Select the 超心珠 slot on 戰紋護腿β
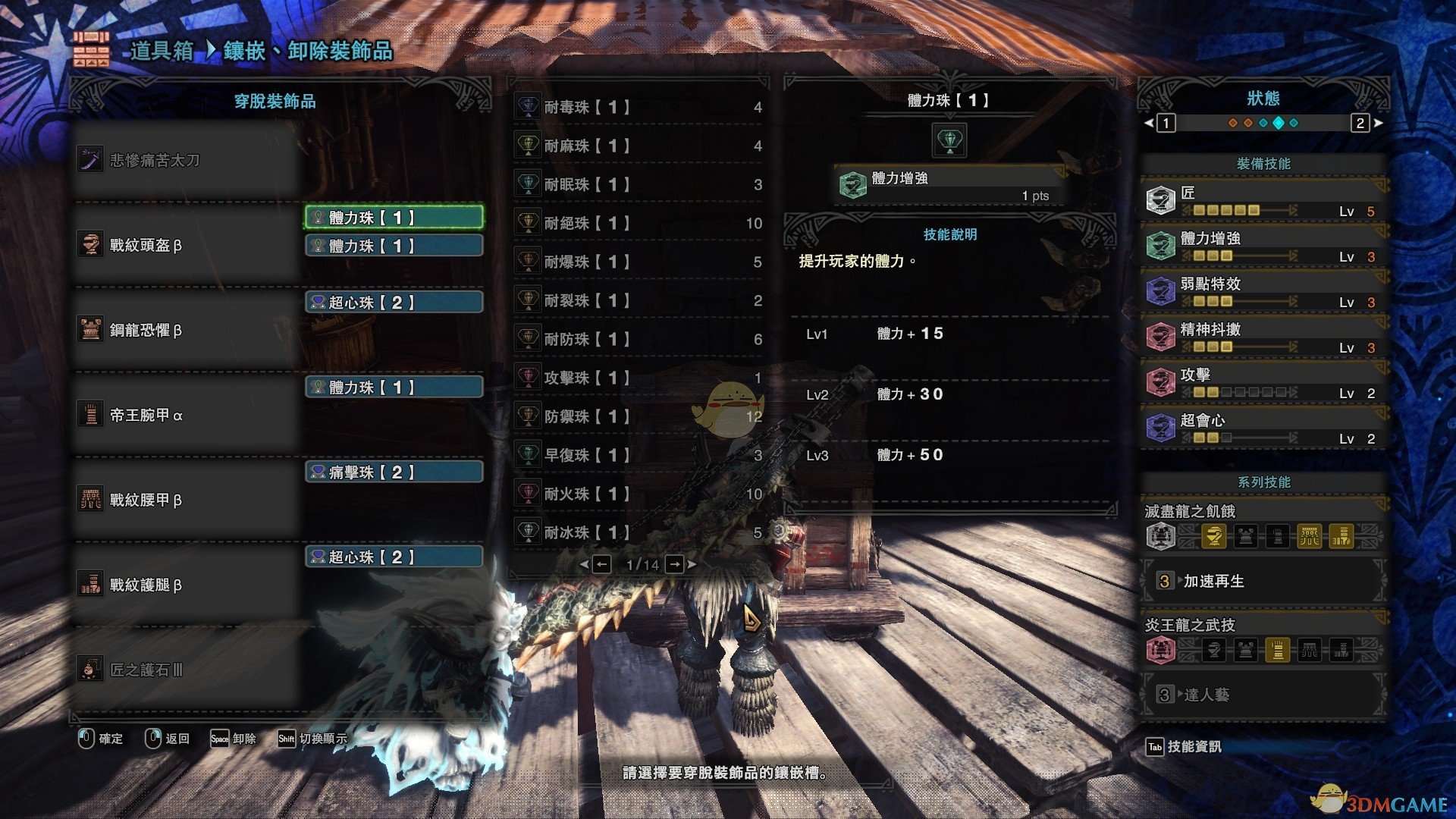Viewport: 1456px width, 819px height. [394, 557]
